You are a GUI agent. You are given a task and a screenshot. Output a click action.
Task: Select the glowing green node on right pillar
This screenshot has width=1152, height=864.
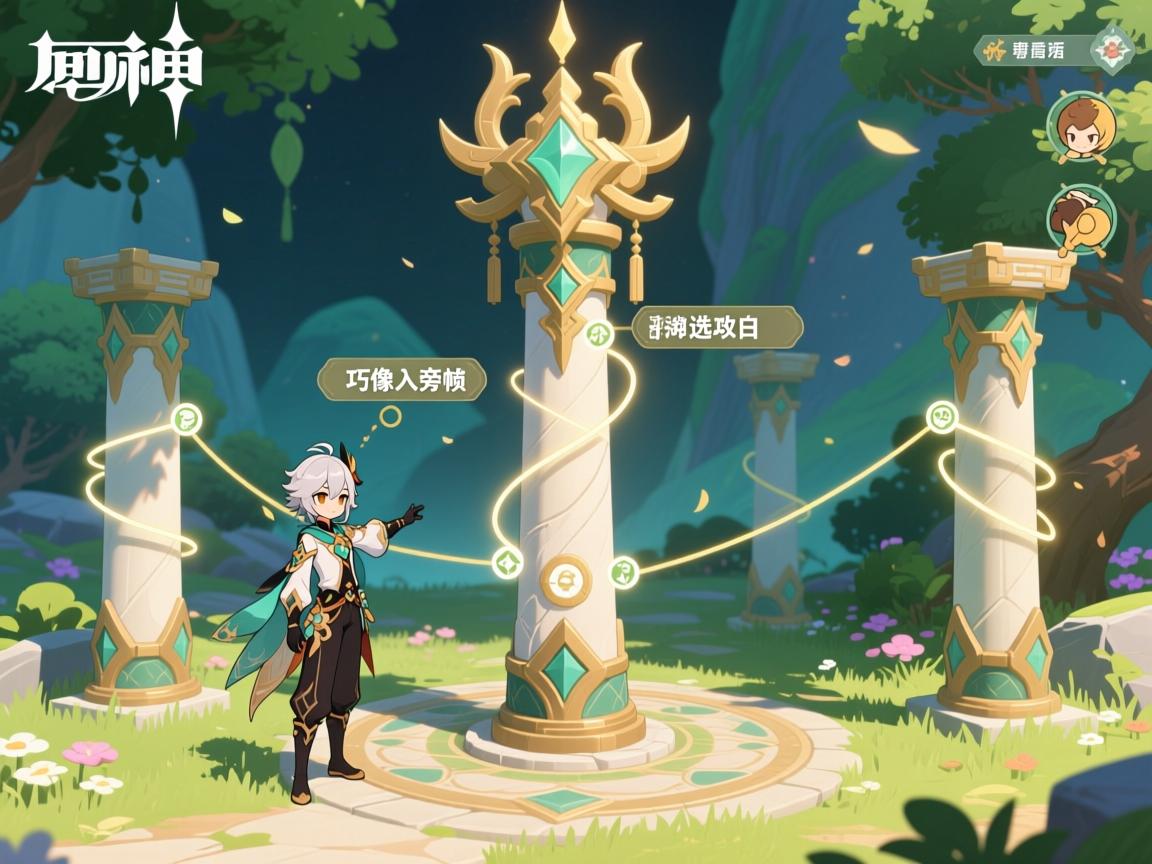pos(940,415)
